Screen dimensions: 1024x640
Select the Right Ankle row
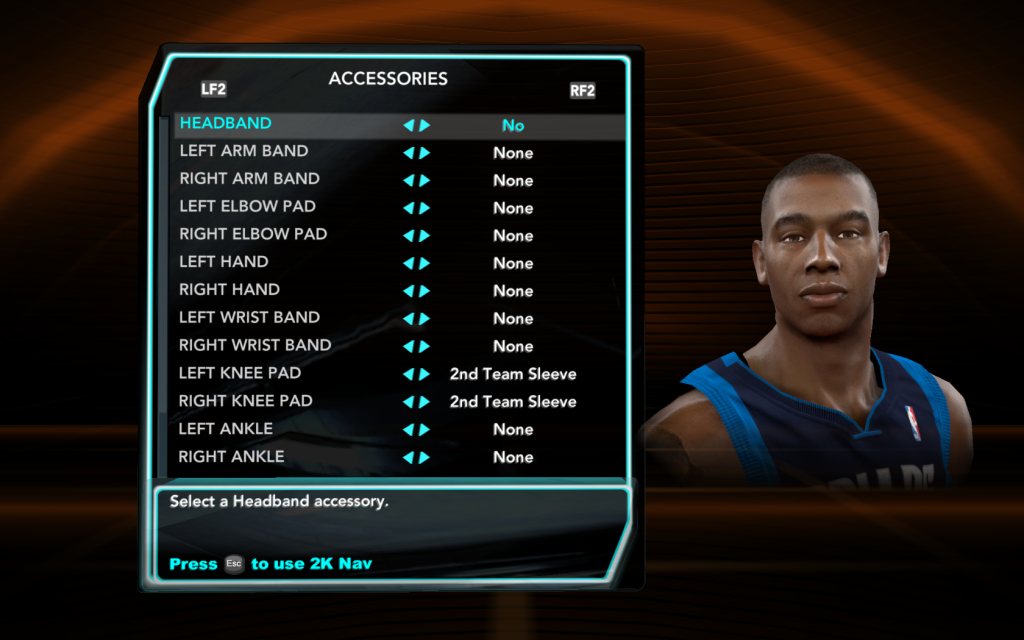click(232, 457)
